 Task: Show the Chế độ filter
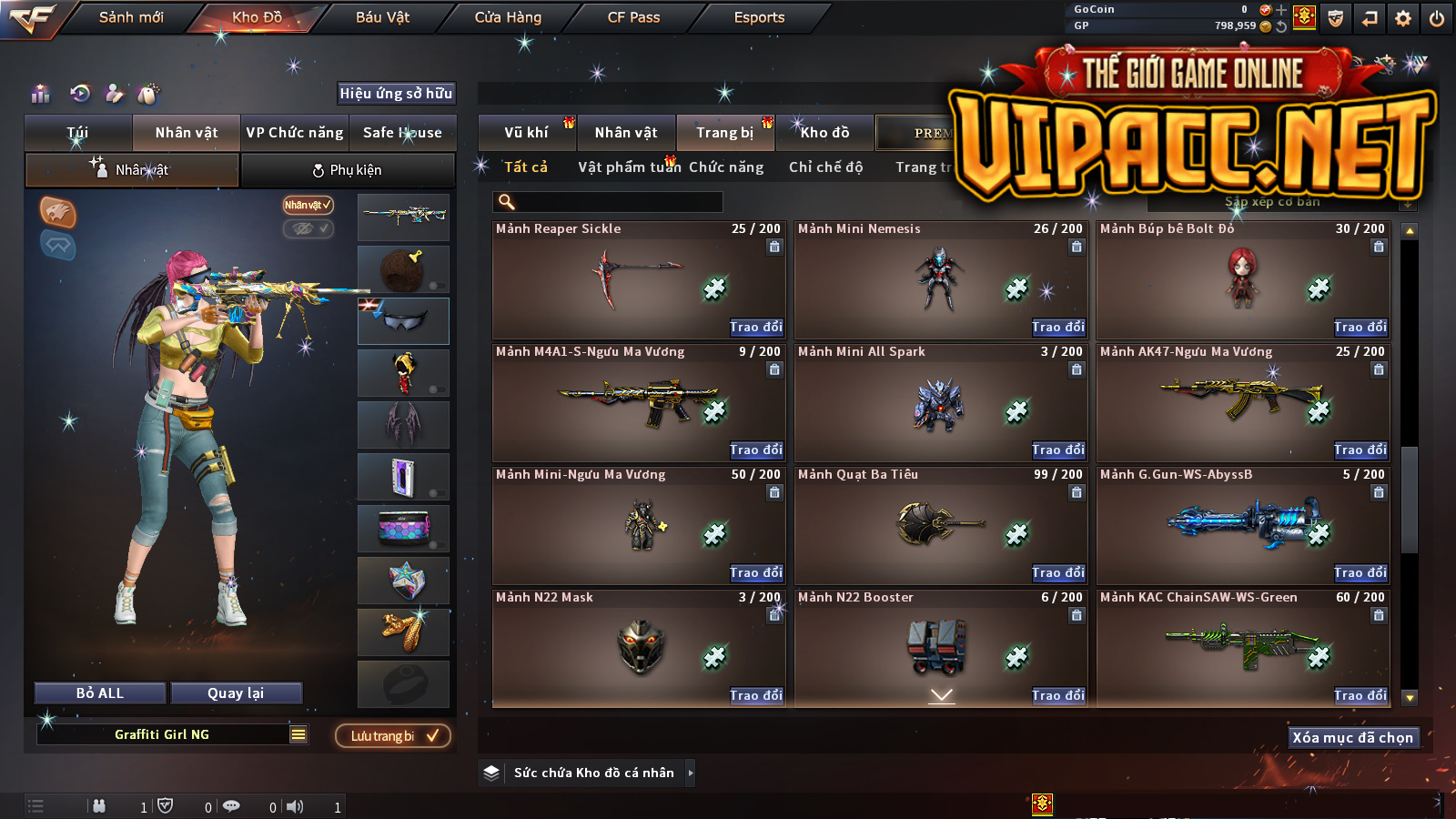click(x=825, y=167)
